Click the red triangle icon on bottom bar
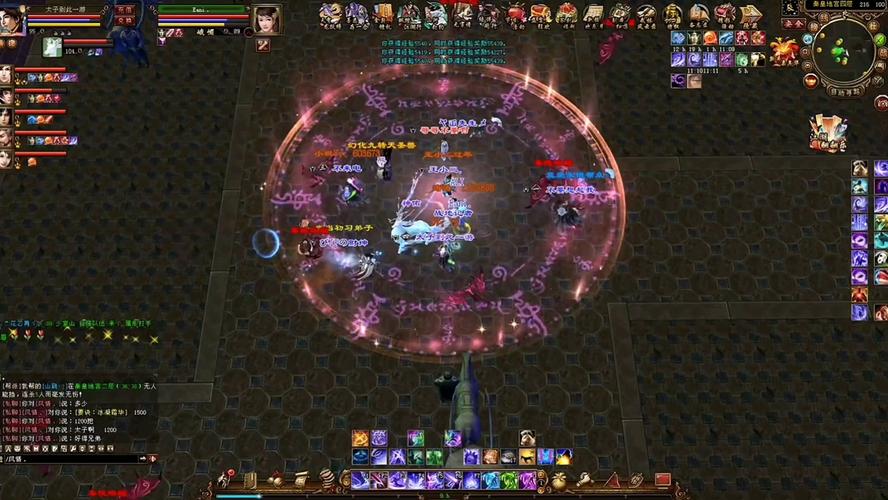888x500 pixels. click(x=612, y=480)
